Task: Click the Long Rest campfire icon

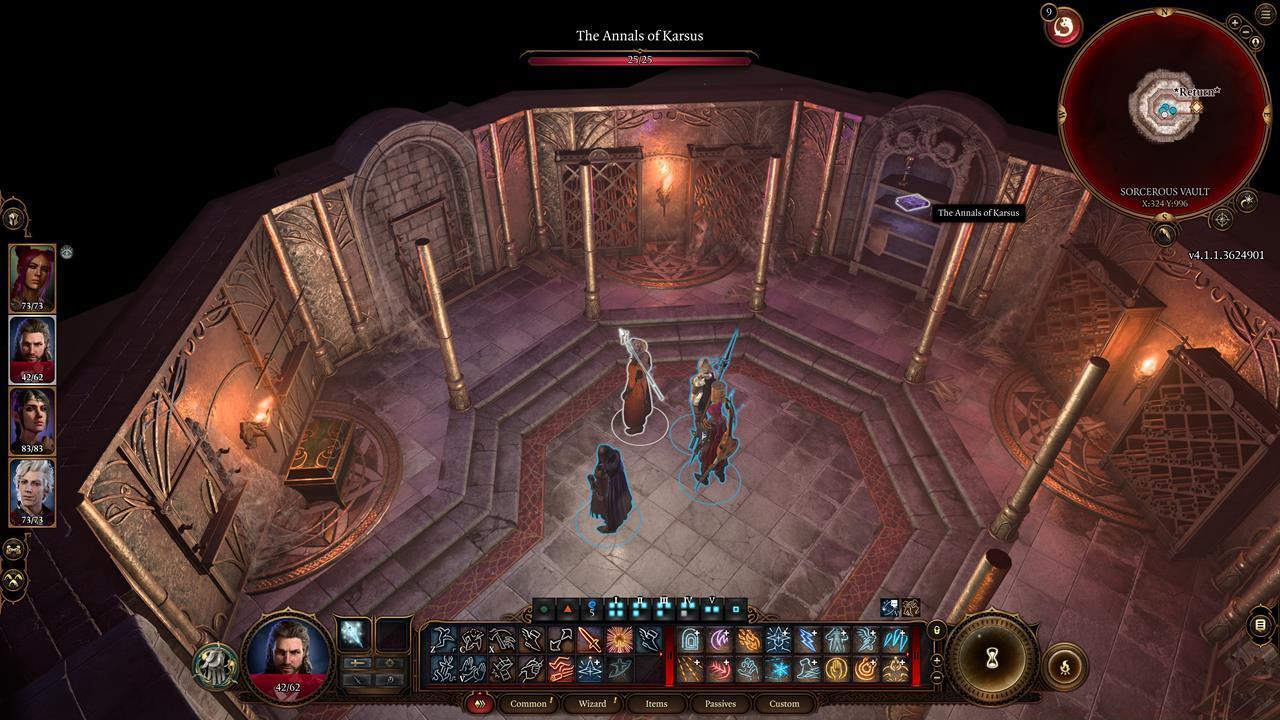Action: click(1064, 666)
